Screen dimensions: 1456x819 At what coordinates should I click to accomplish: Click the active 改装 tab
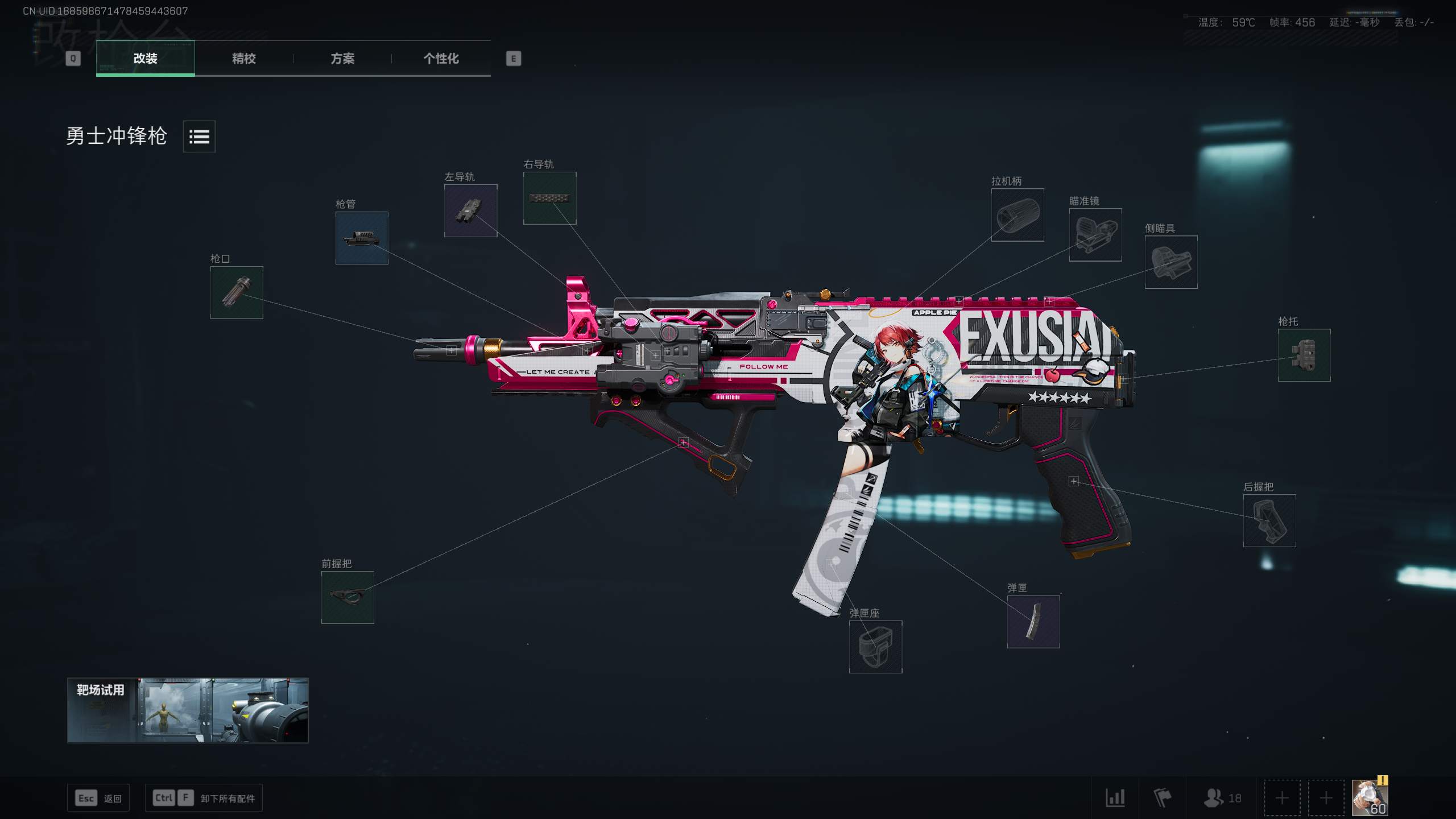point(146,58)
